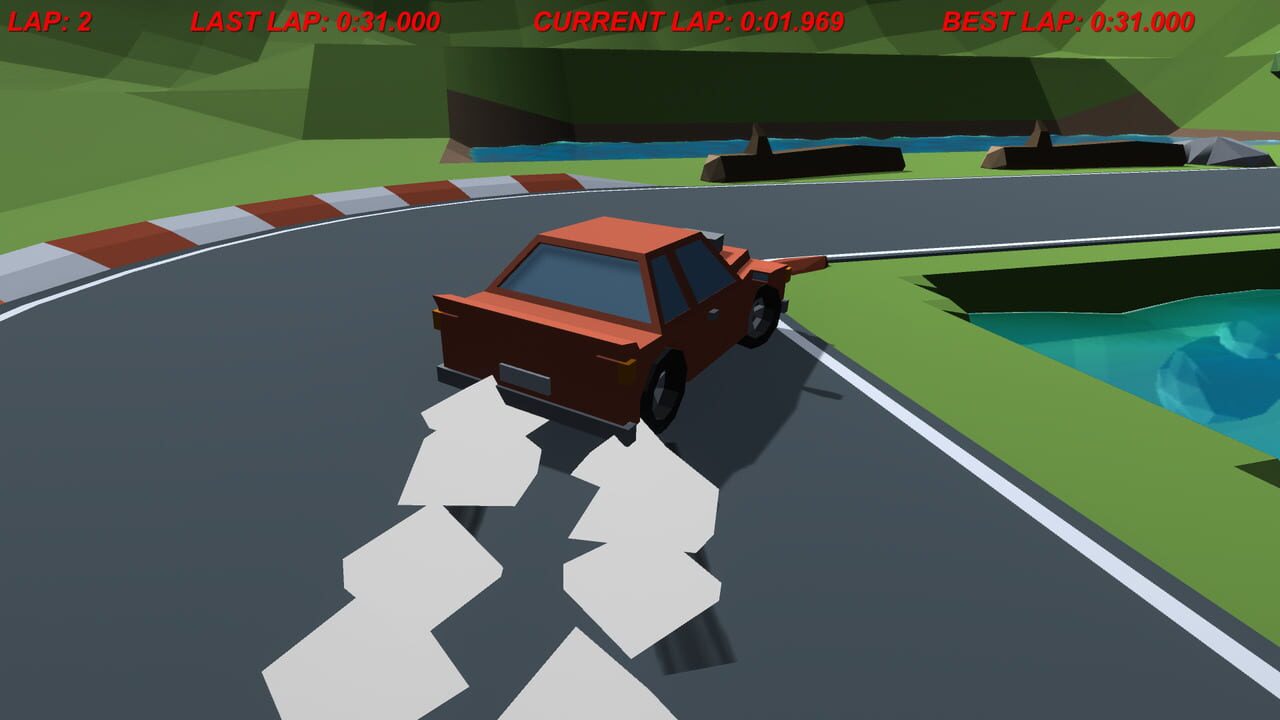Click the CURRENT LAP timer
1280x720 pixels.
689,16
